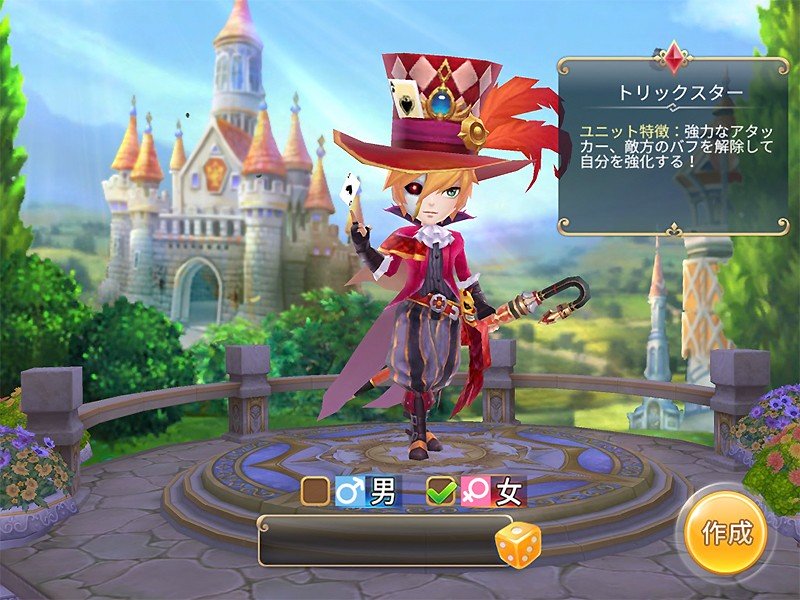
Task: Confirm creation with the 作成 button
Action: tap(726, 533)
